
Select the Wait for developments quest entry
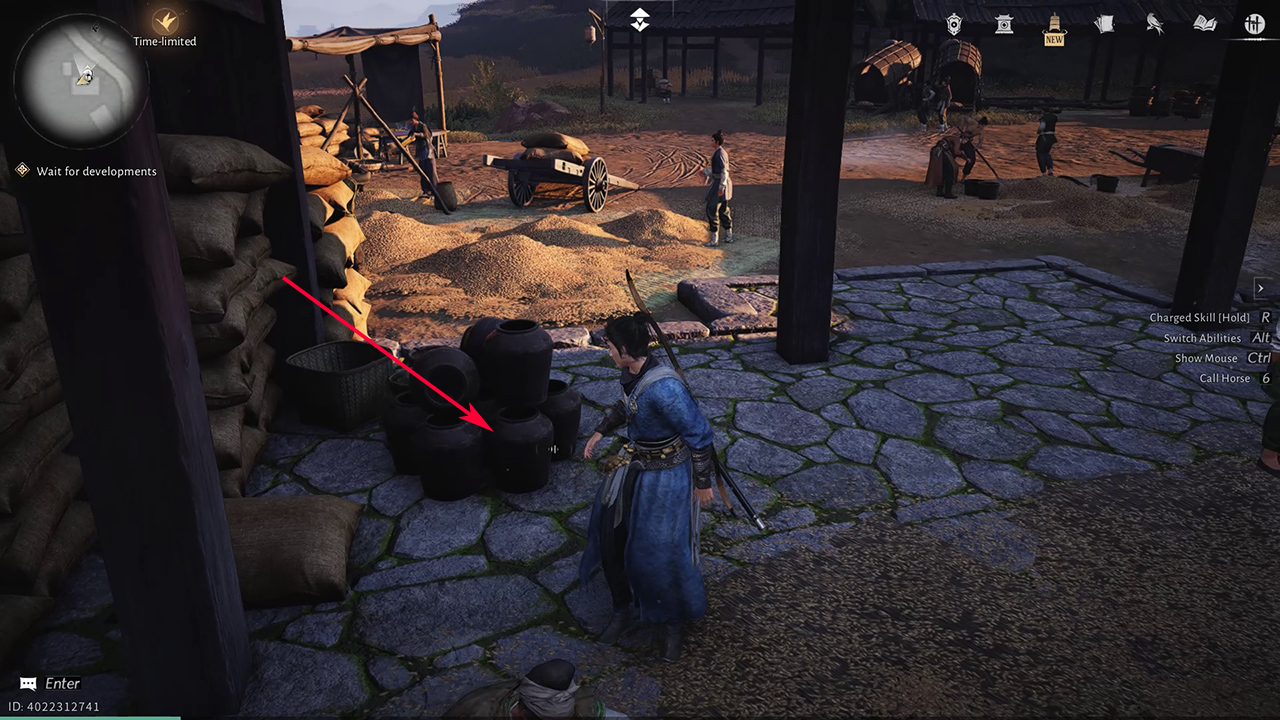point(97,171)
